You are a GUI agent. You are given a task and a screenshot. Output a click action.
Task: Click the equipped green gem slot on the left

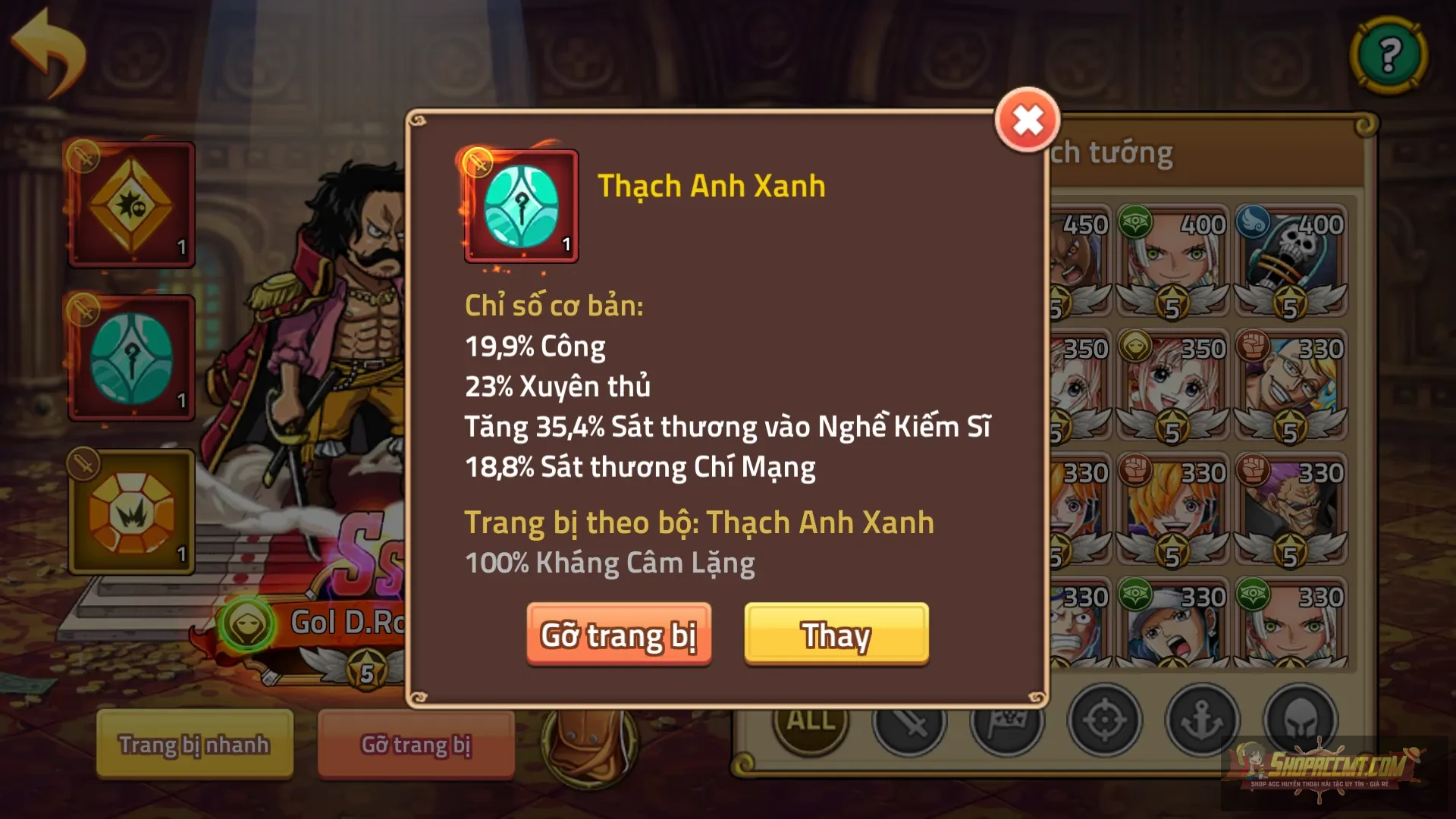point(132,356)
